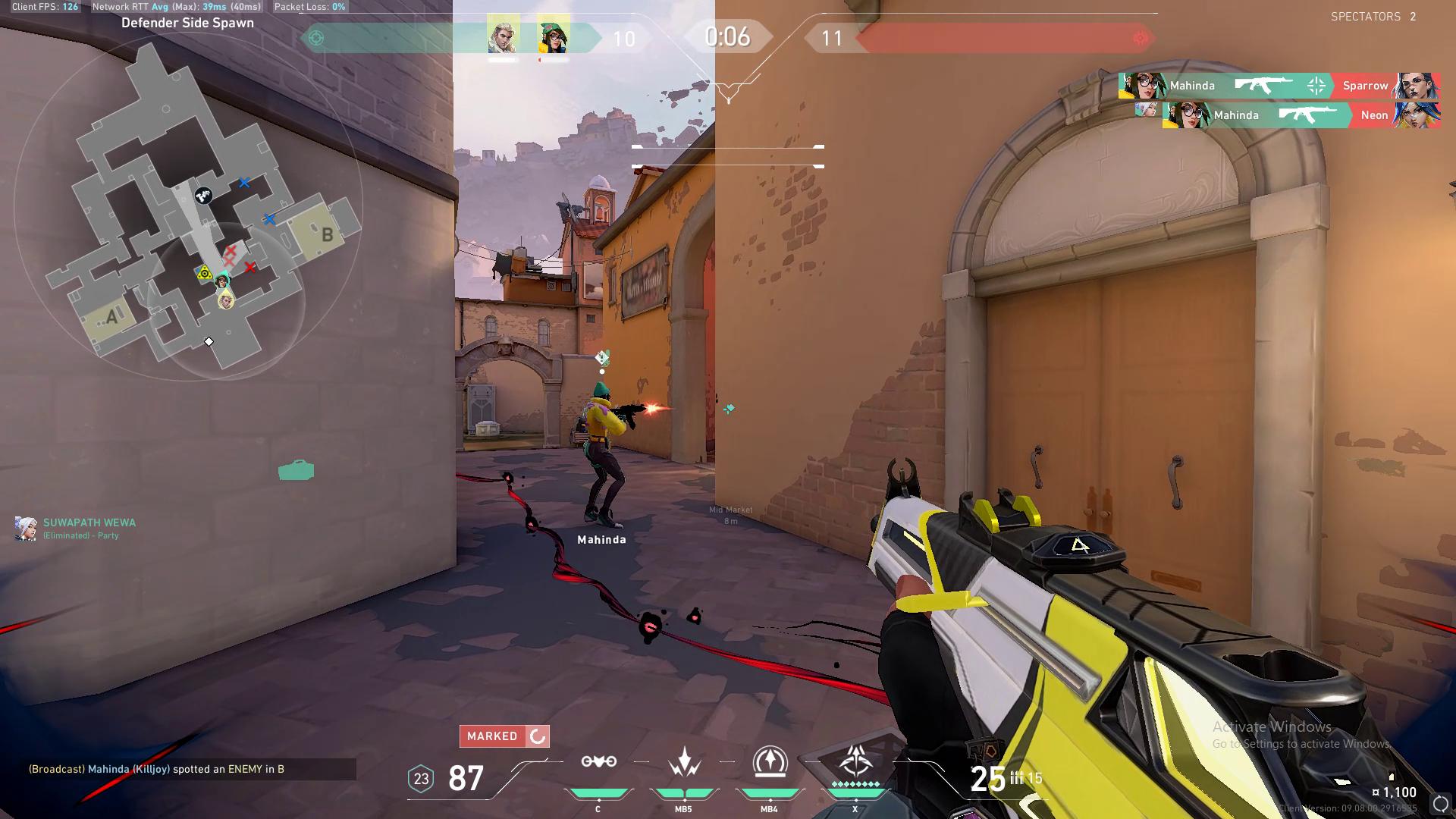
Task: Select the A site marker on minimap
Action: tap(111, 317)
